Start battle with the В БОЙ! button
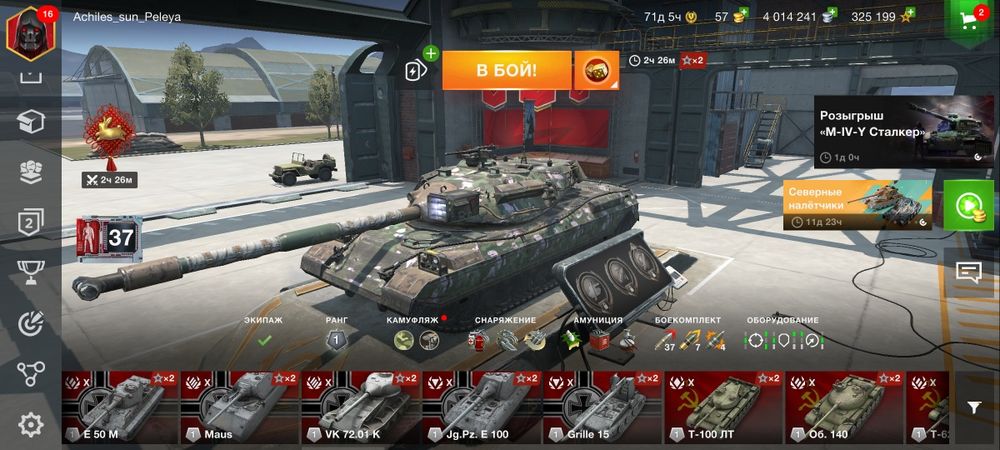Screen dimensions: 1000x450 tap(506, 70)
